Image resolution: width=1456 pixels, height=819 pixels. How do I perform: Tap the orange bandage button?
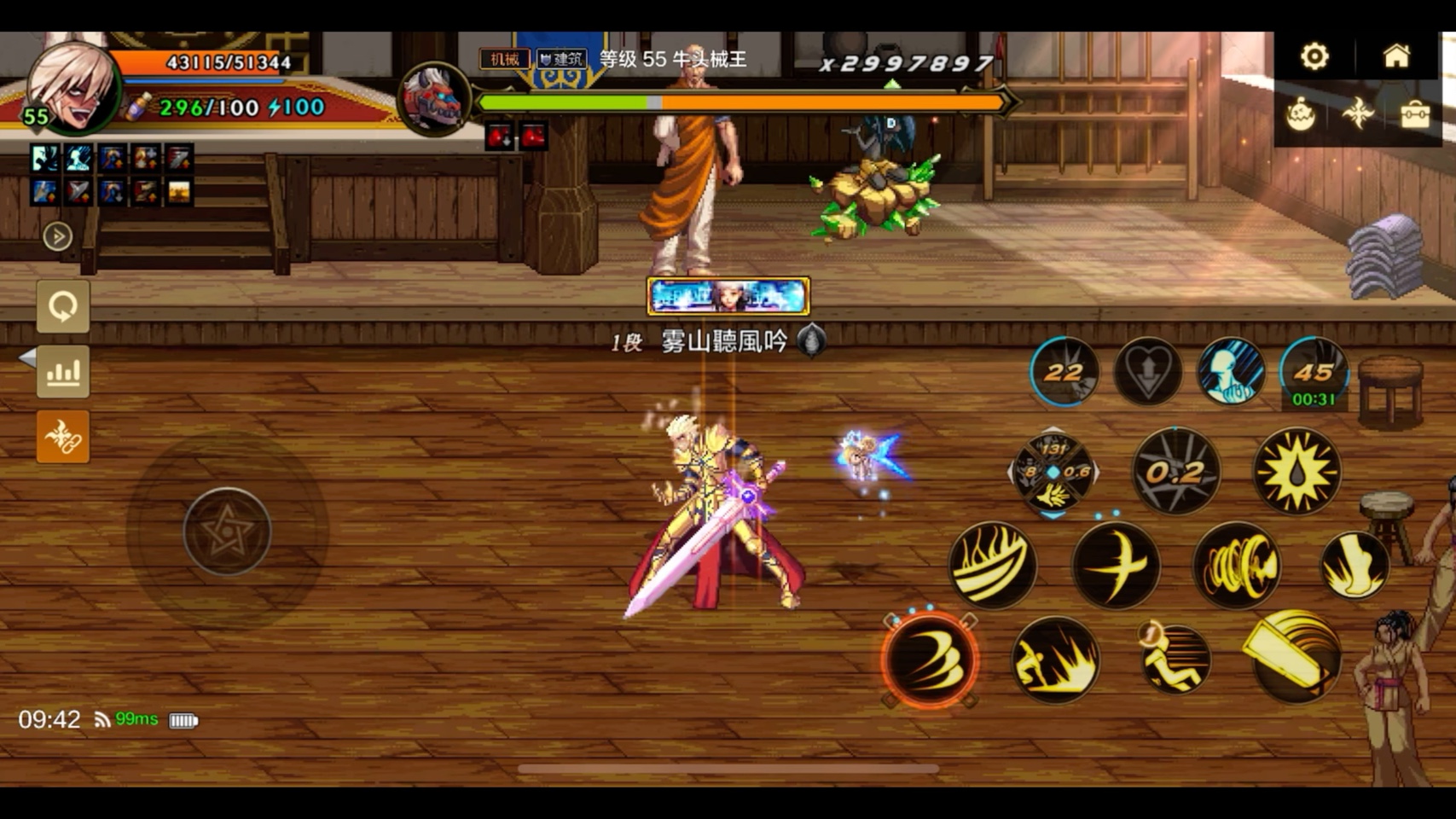click(63, 437)
